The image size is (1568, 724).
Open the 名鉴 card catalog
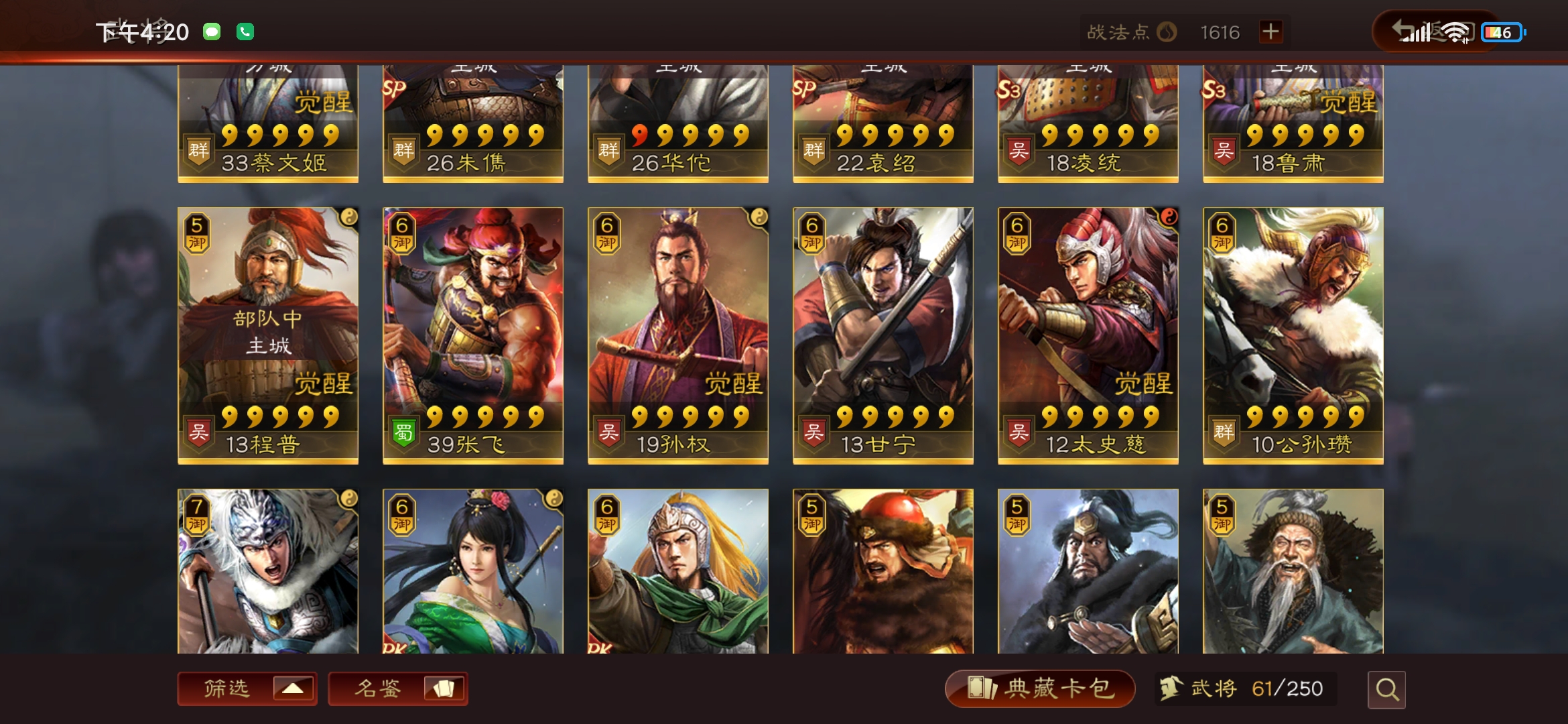coord(397,688)
